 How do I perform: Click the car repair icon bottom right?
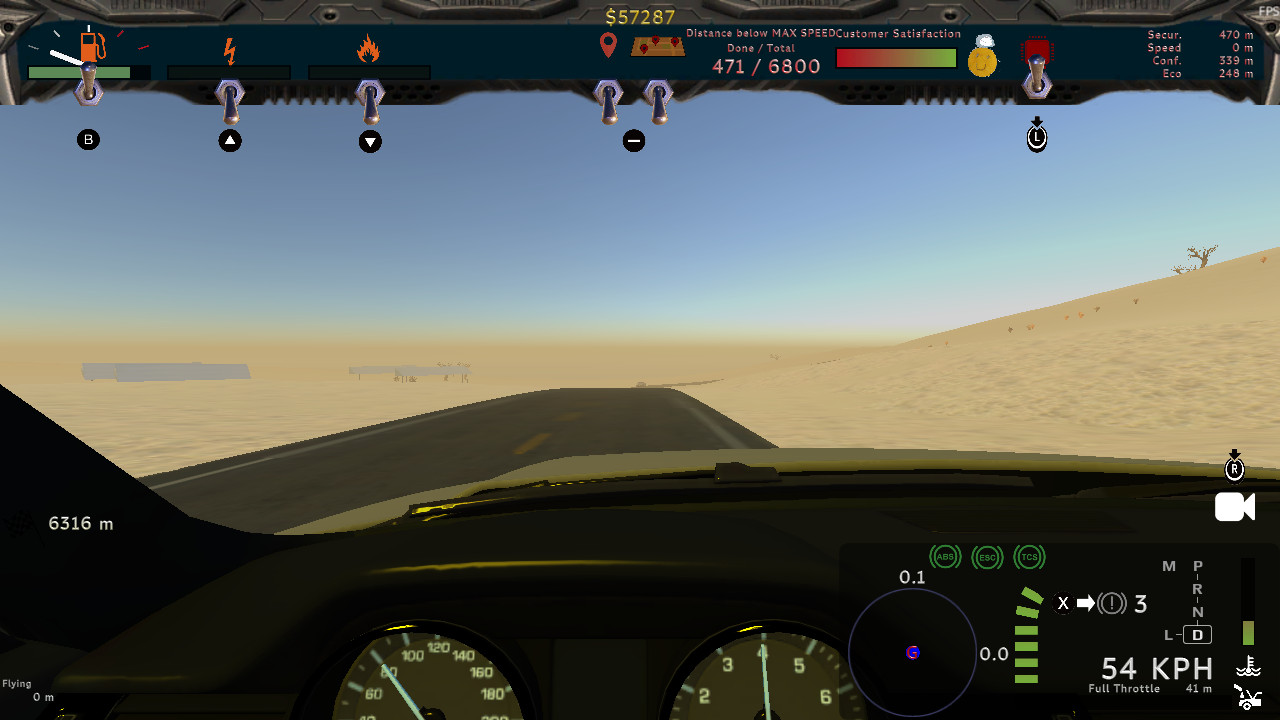[x=1248, y=697]
